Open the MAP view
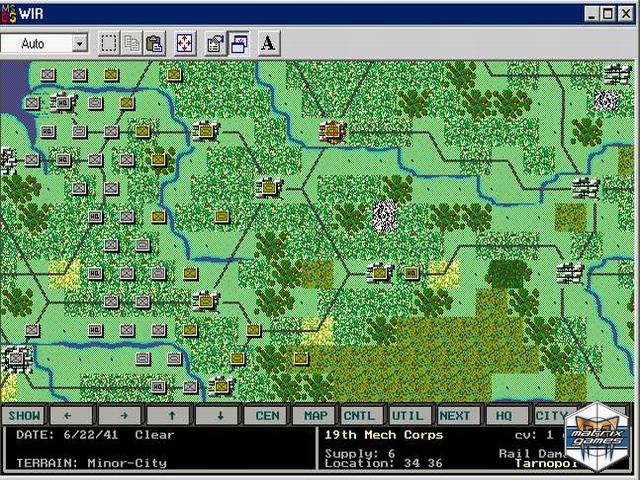The height and width of the screenshot is (480, 640). [x=316, y=416]
